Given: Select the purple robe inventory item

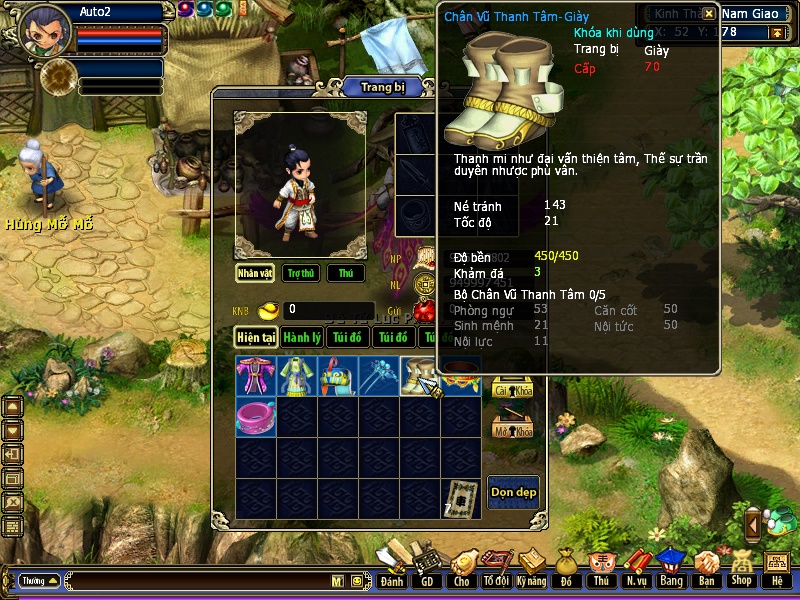Looking at the screenshot, I should tap(255, 376).
